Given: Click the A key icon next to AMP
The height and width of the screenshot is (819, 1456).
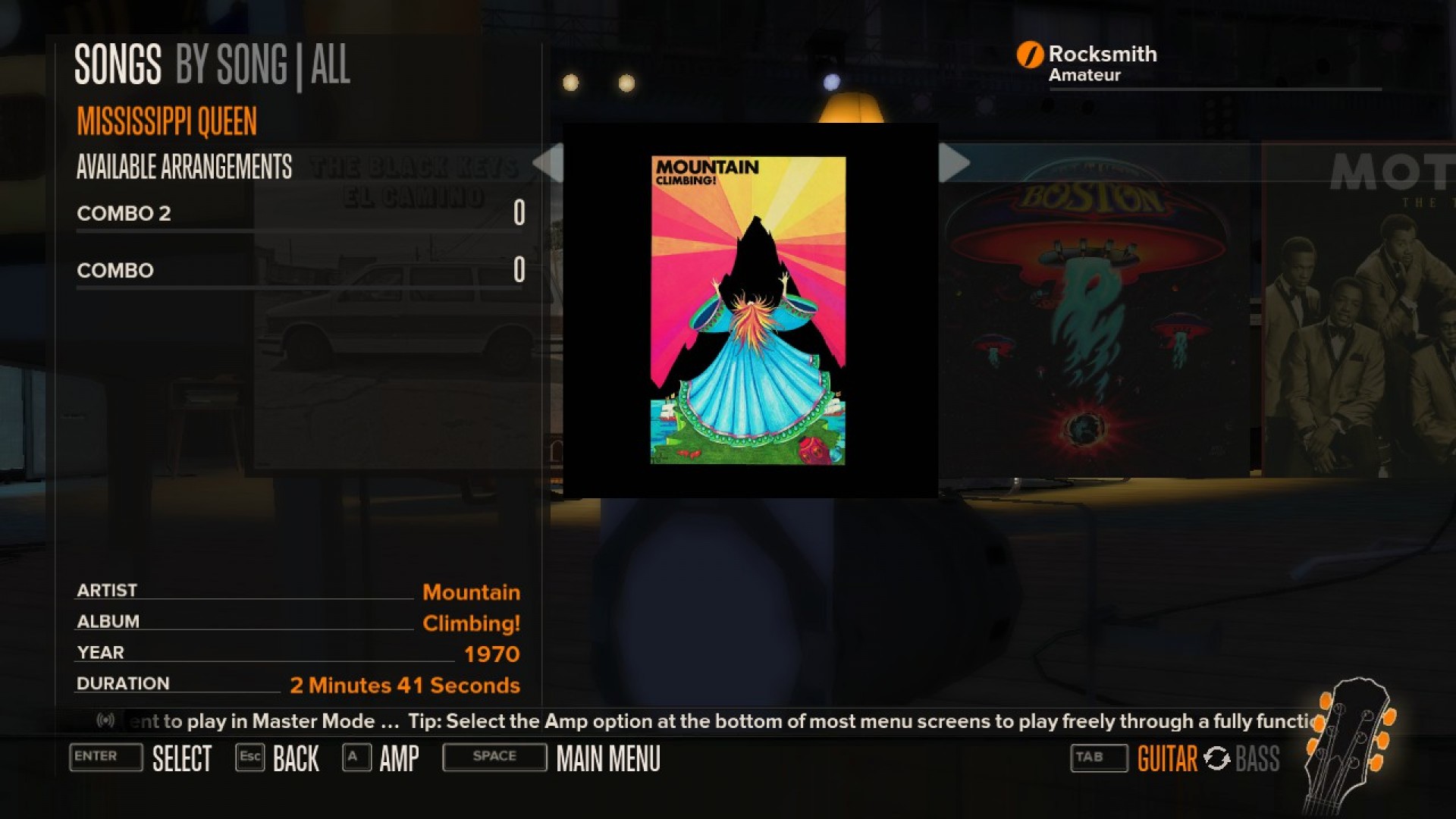Looking at the screenshot, I should point(355,758).
